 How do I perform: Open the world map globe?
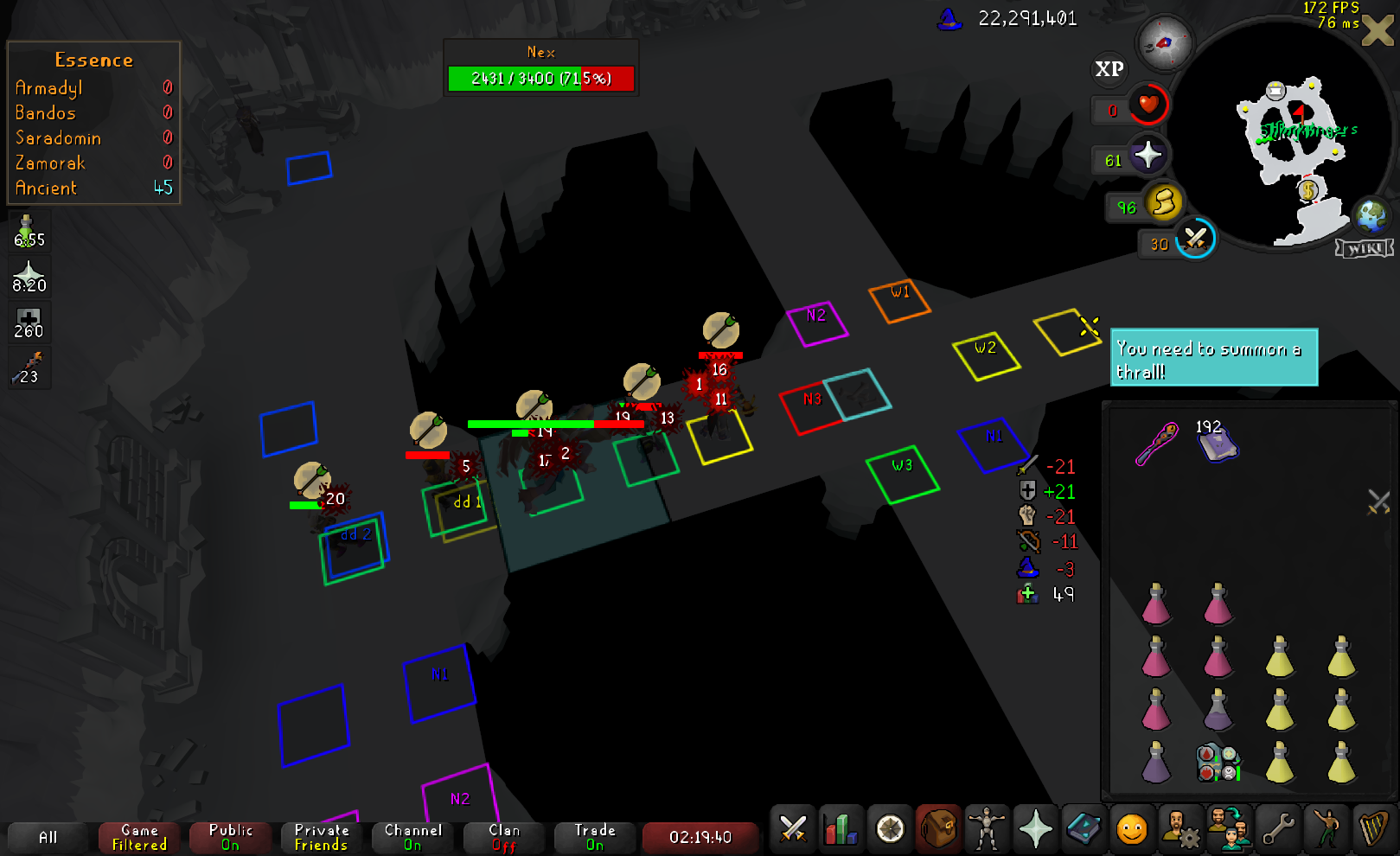point(1371,215)
